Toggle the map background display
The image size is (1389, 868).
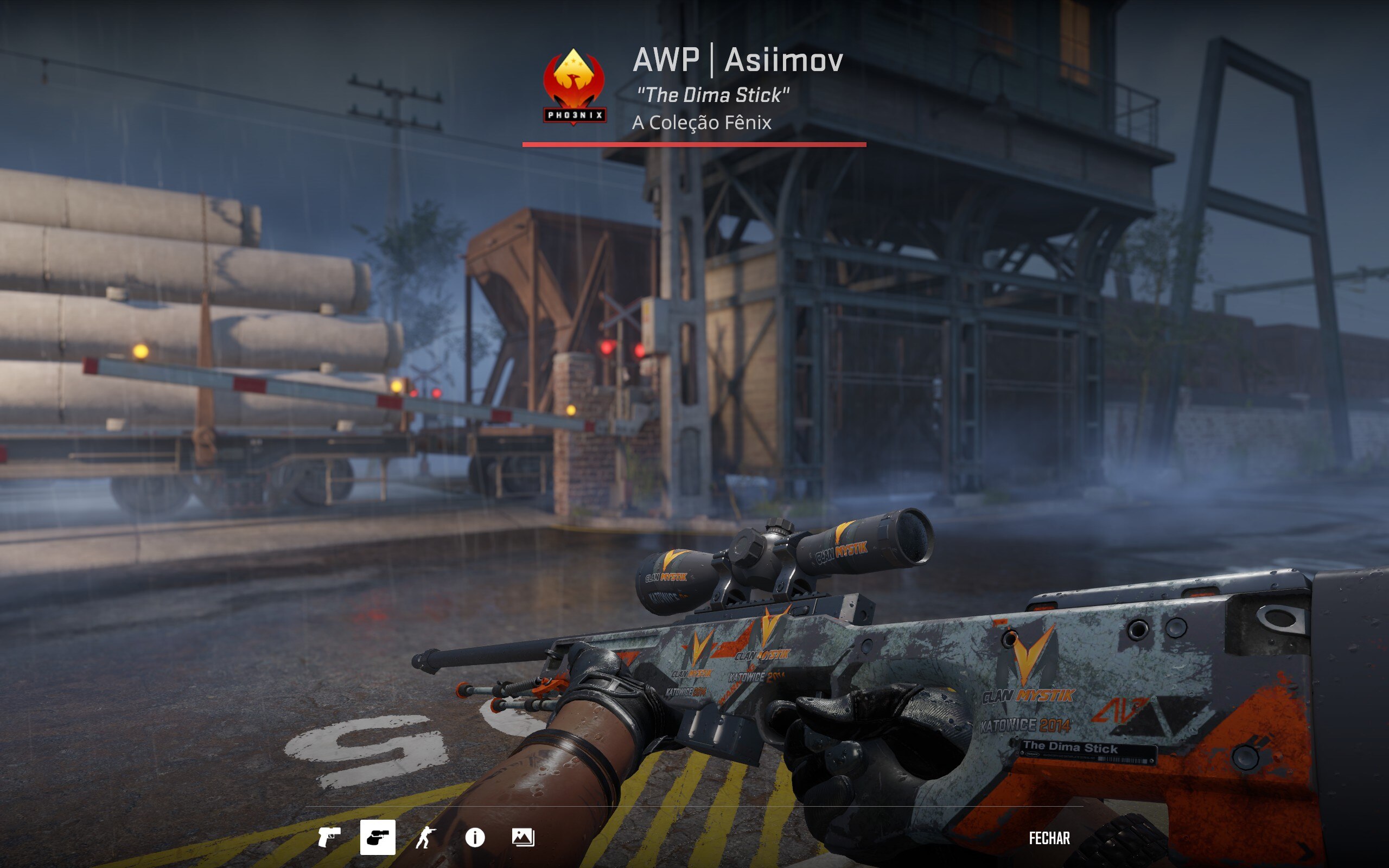[x=523, y=839]
